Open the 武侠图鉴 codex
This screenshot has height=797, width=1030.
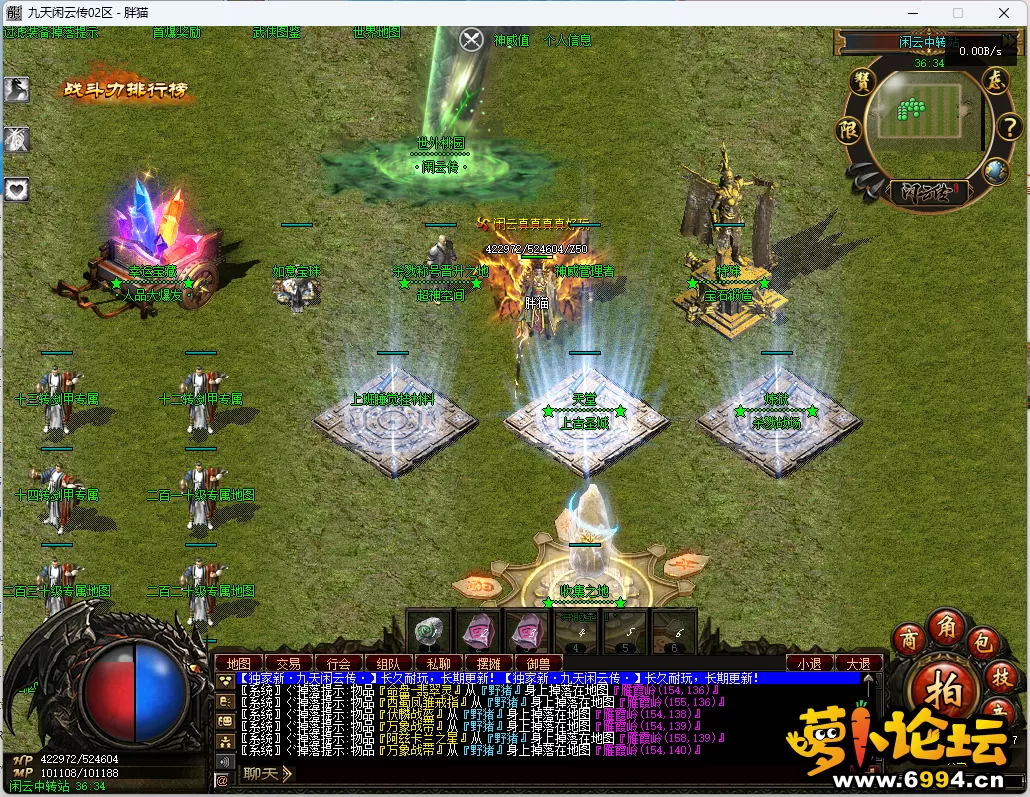tap(277, 32)
